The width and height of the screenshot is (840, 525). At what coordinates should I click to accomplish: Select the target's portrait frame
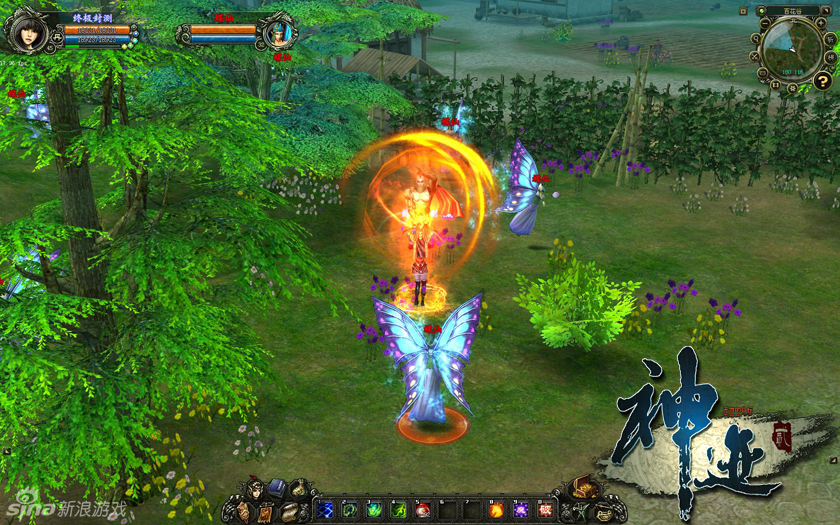point(276,33)
